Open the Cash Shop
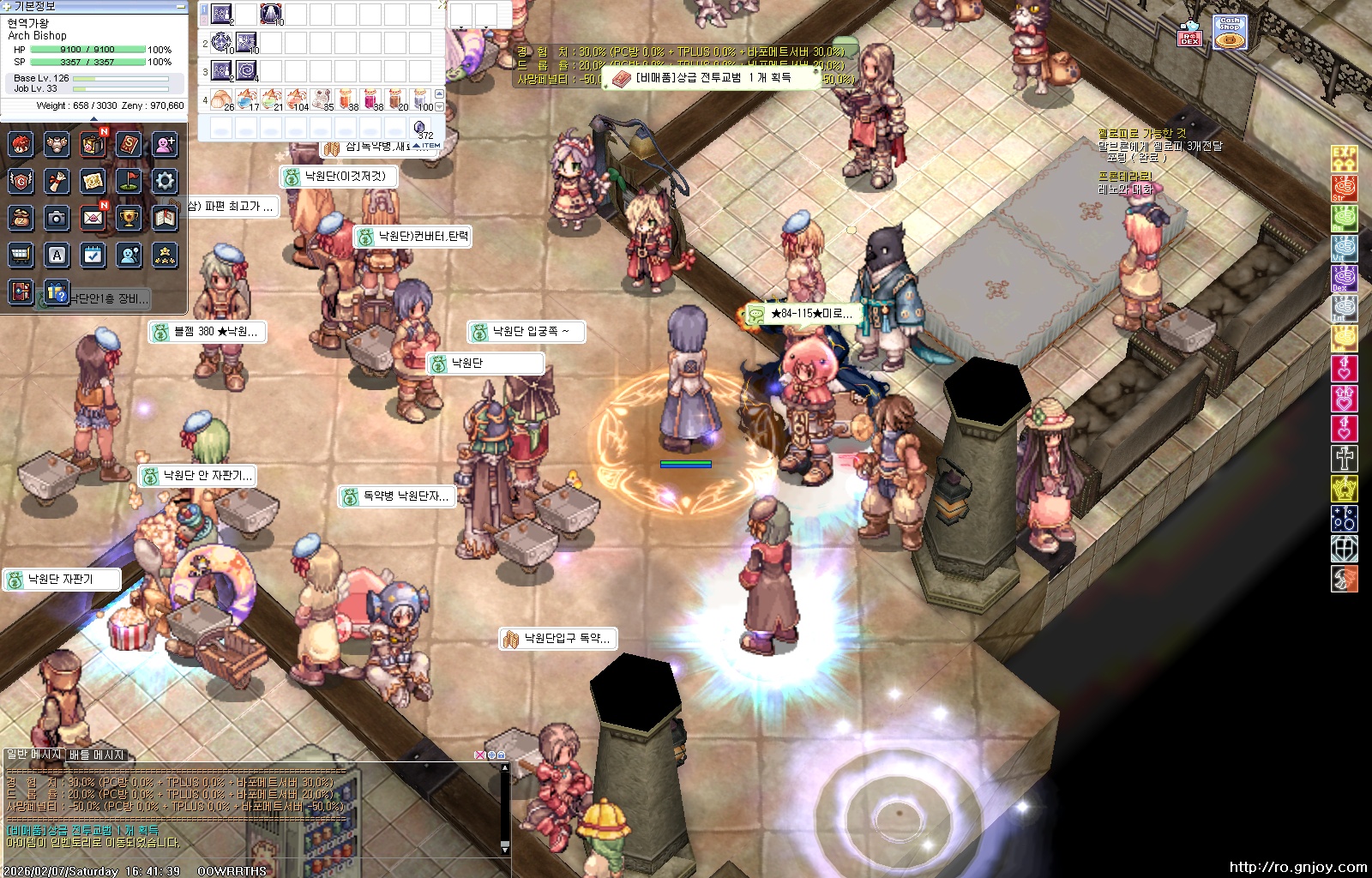This screenshot has height=878, width=1372. (1230, 32)
